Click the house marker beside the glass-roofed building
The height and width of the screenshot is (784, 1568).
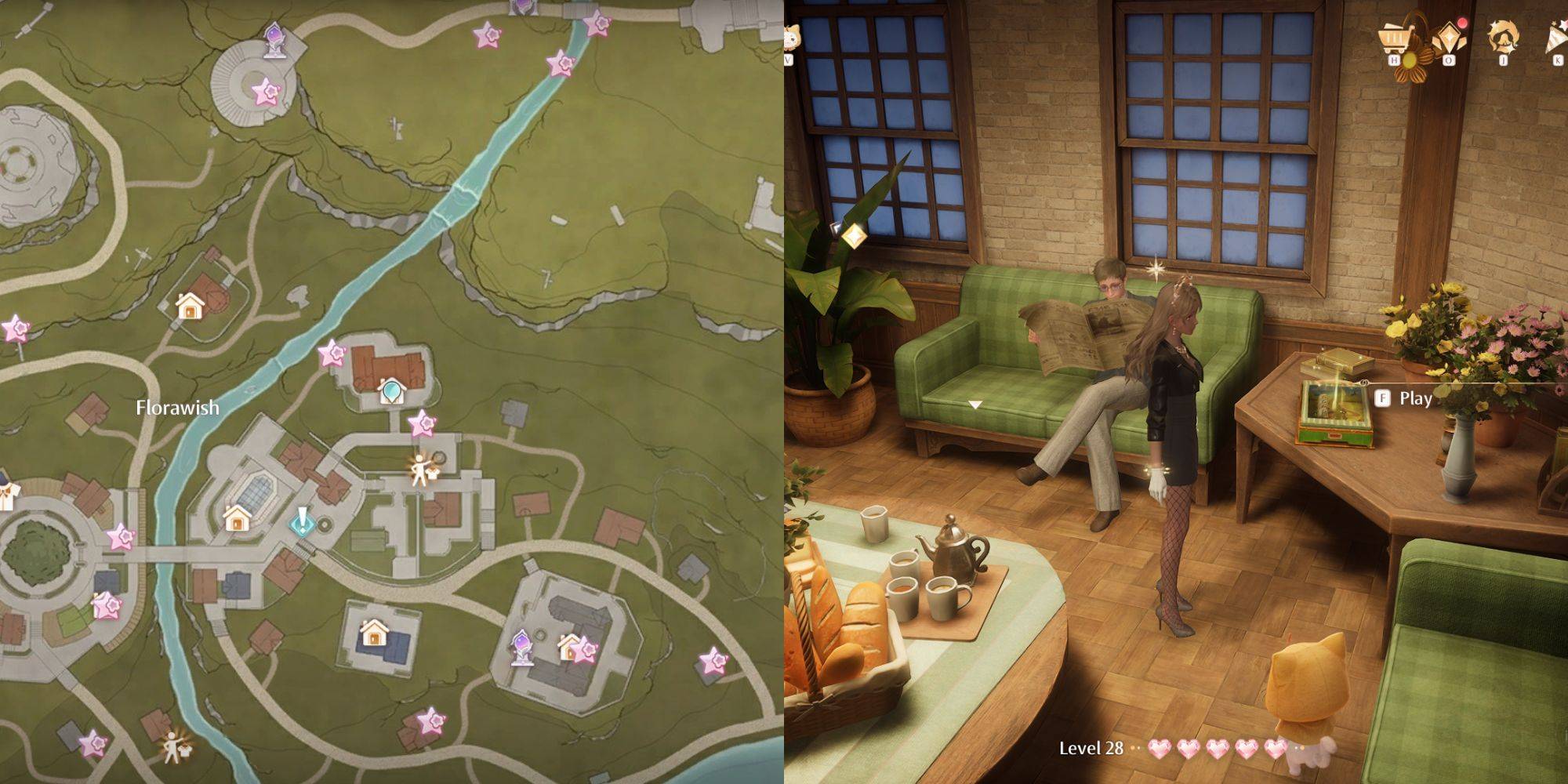[237, 518]
